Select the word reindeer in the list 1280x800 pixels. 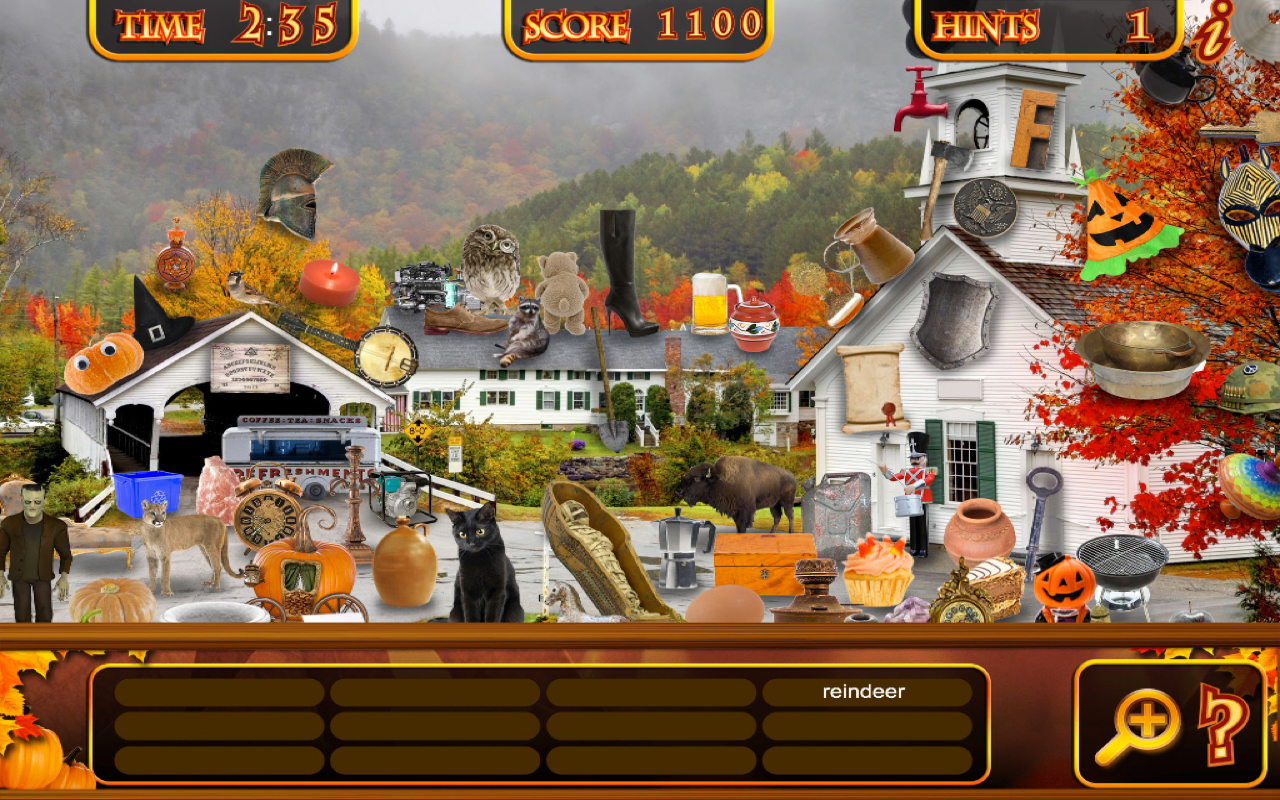point(864,690)
